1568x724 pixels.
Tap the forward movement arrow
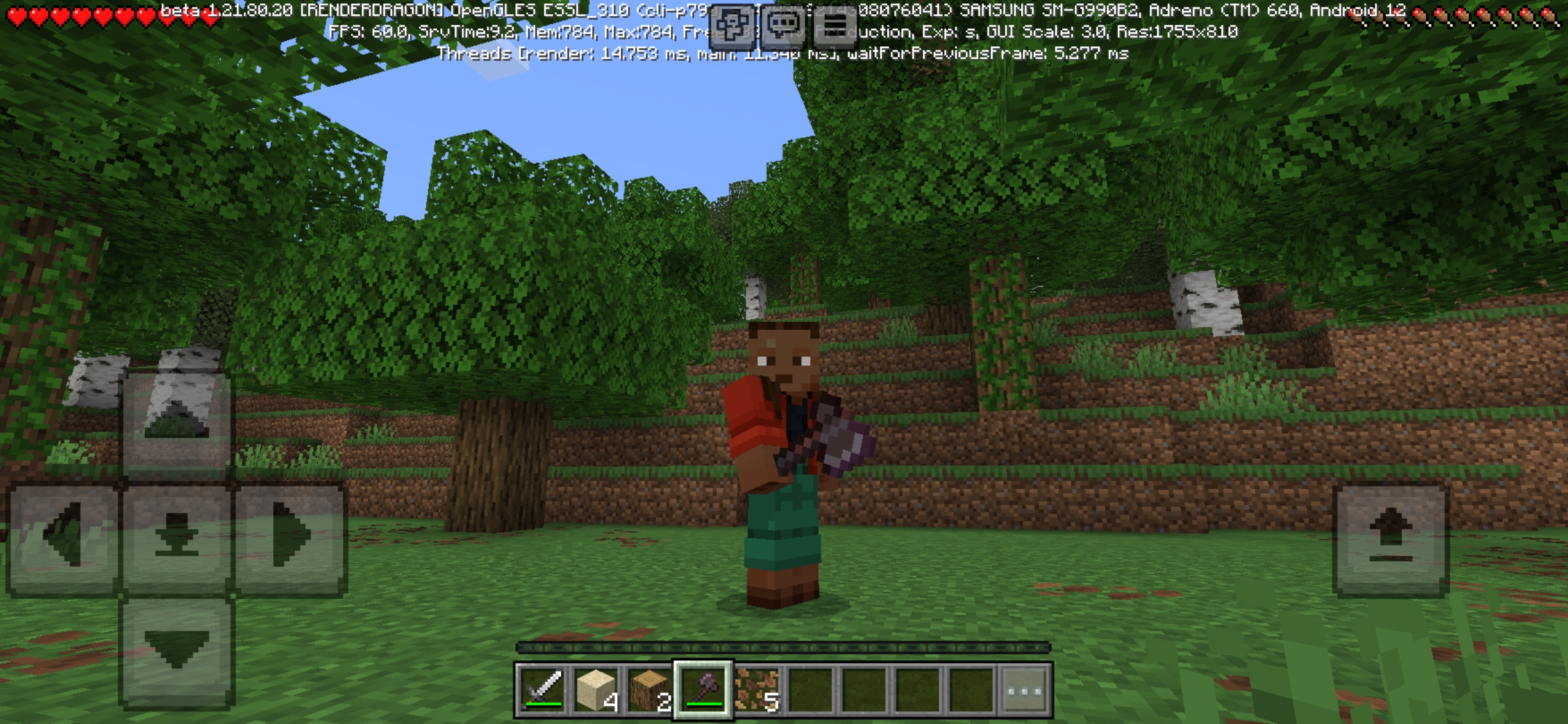pos(176,418)
